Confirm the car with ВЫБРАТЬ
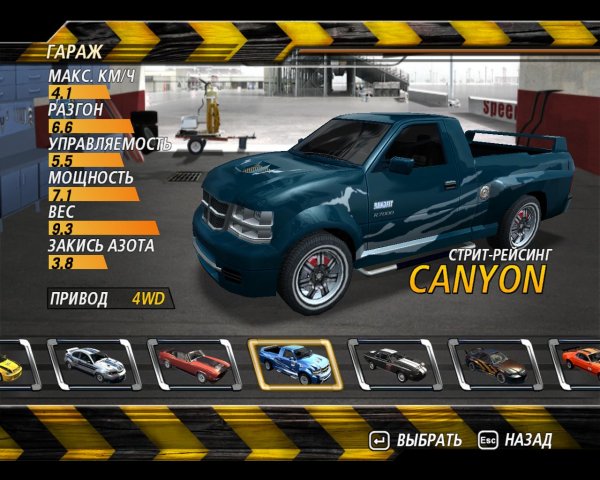 pyautogui.click(x=416, y=440)
